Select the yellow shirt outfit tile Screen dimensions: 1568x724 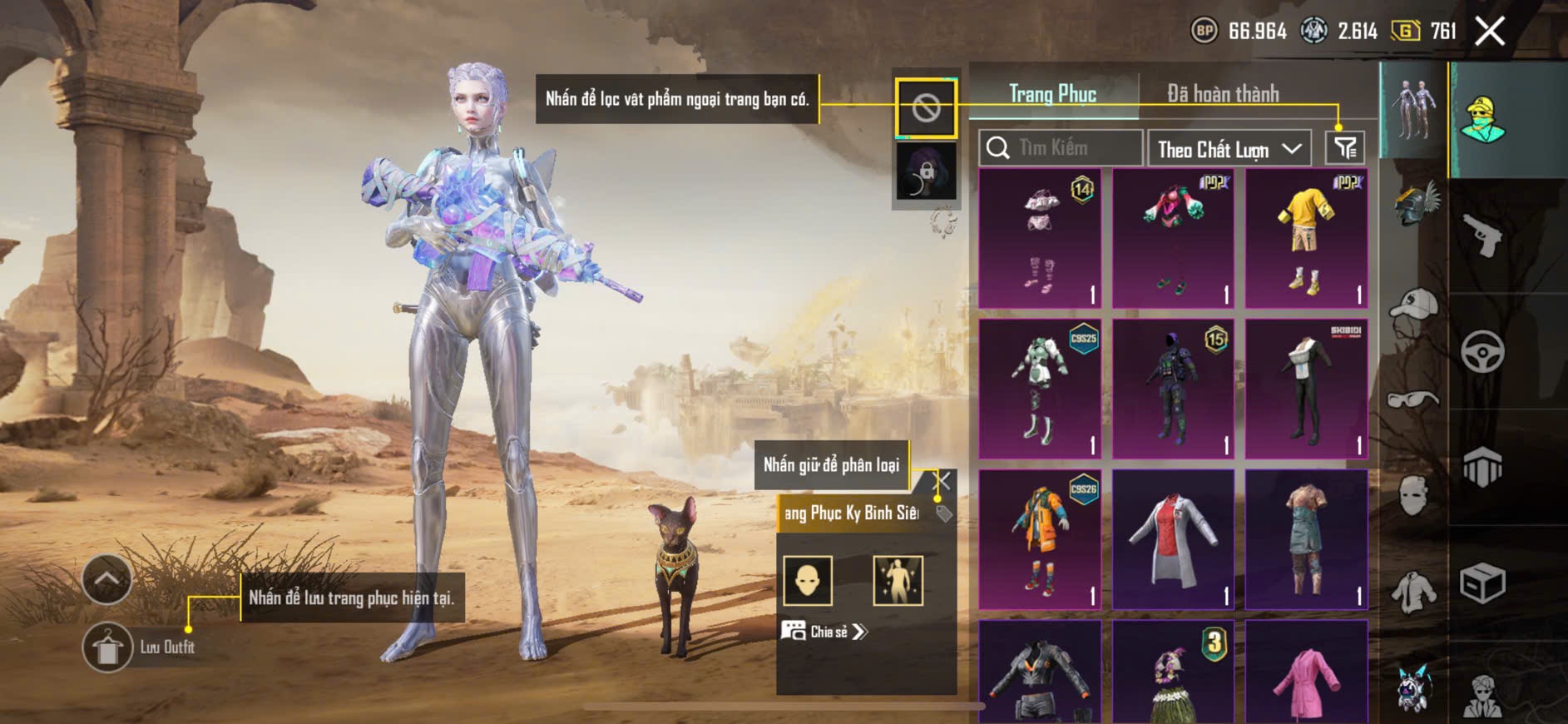(1306, 239)
